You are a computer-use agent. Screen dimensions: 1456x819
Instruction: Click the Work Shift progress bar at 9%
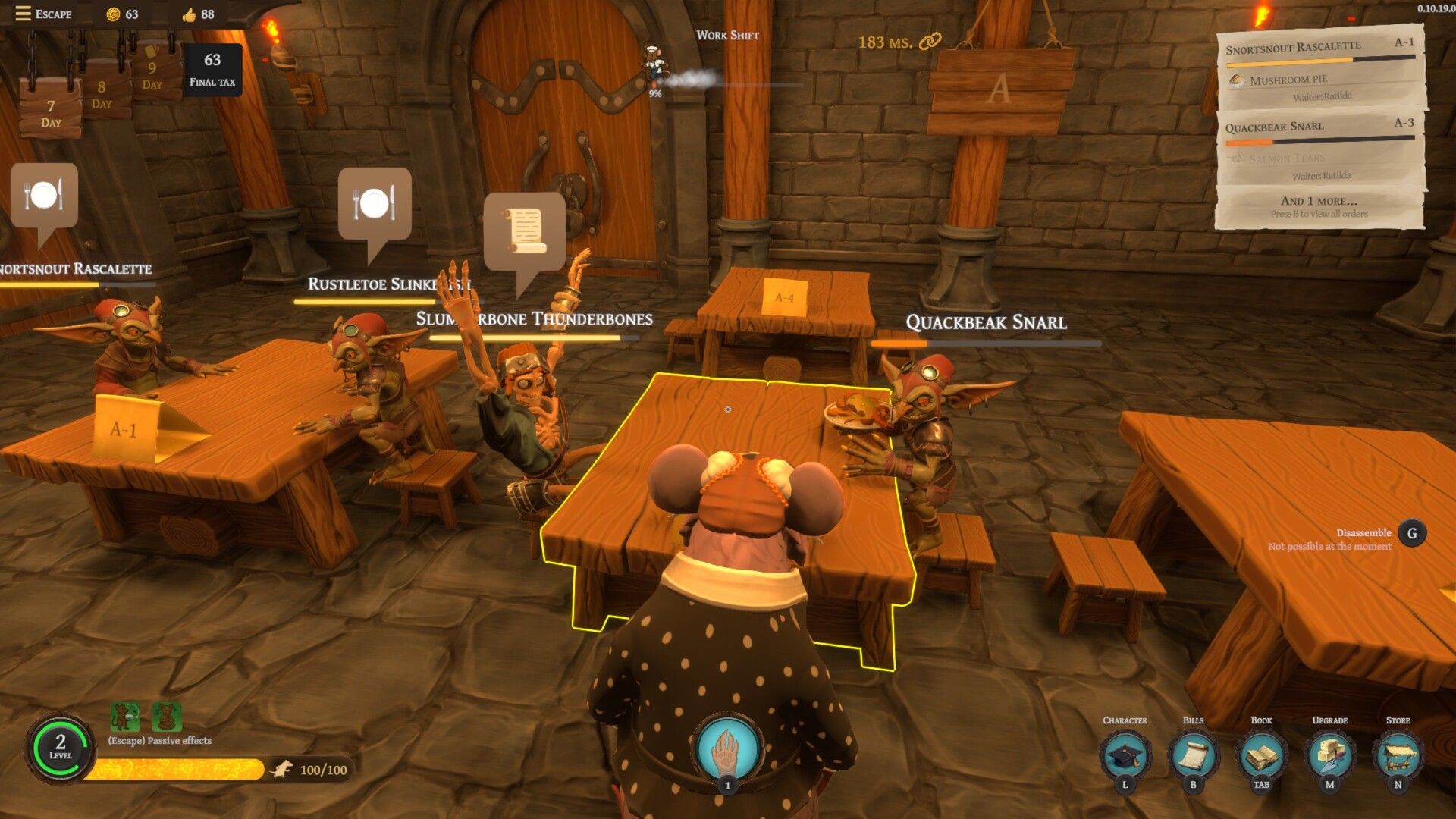(x=726, y=85)
